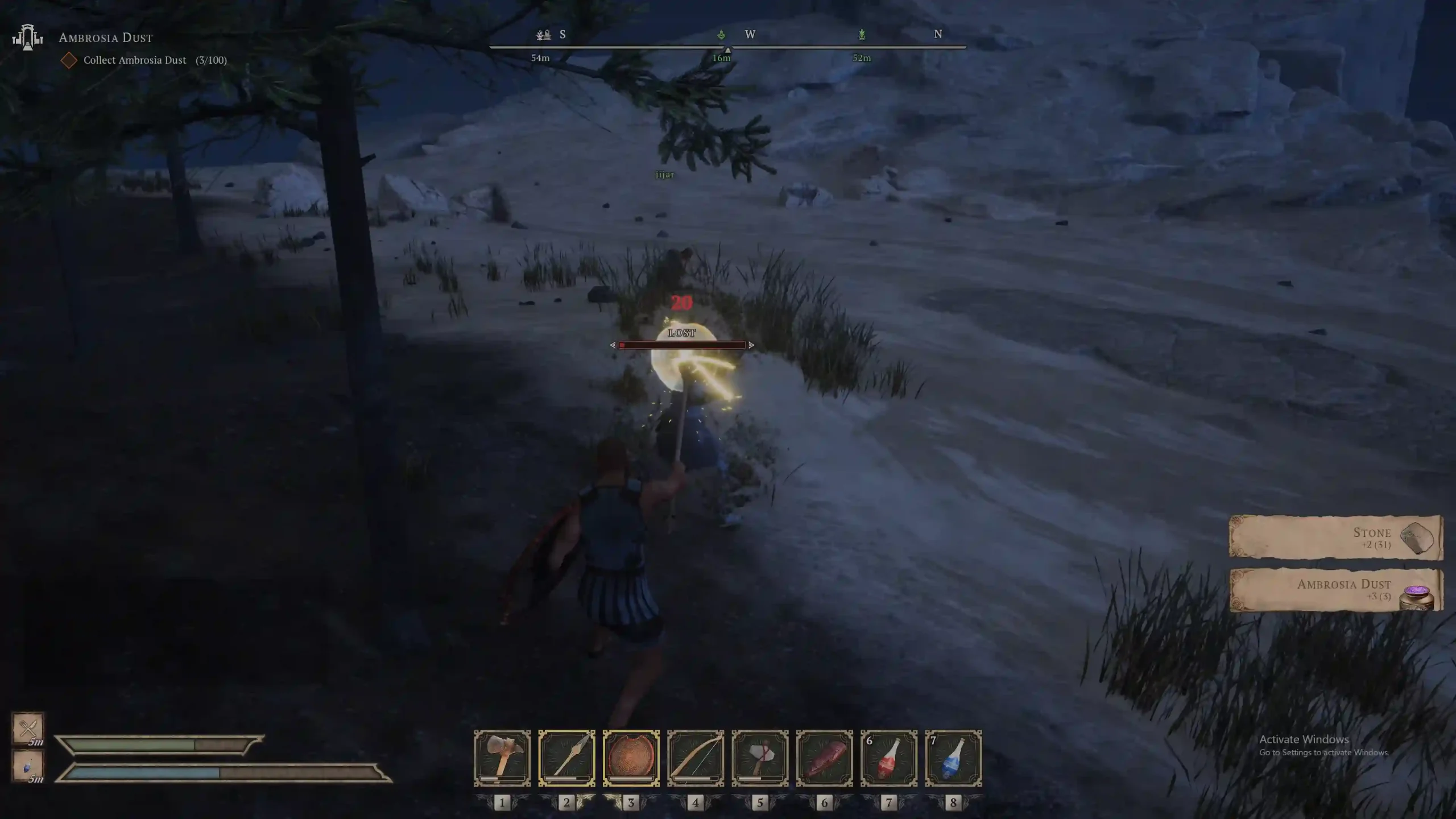The height and width of the screenshot is (819, 1456).
Task: Use the red potion bottle slot
Action: coord(889,758)
